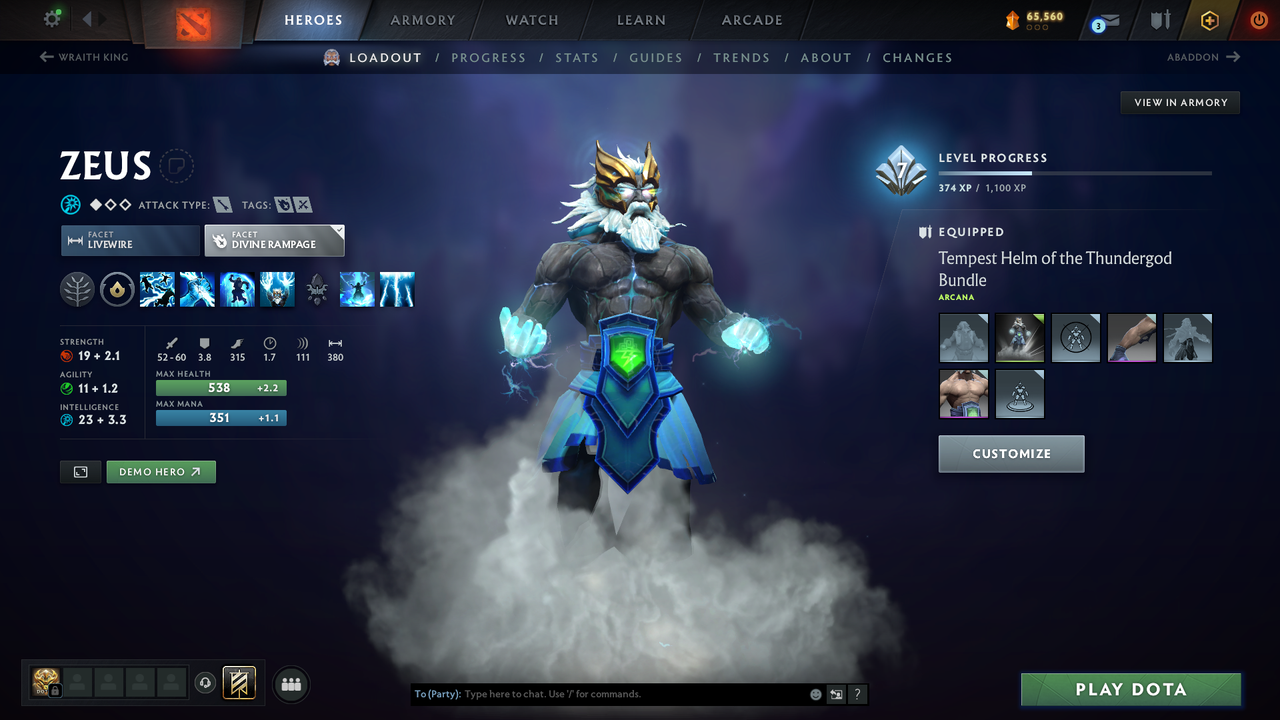Click the XP level progress bar
The image size is (1280, 720).
(x=1075, y=172)
